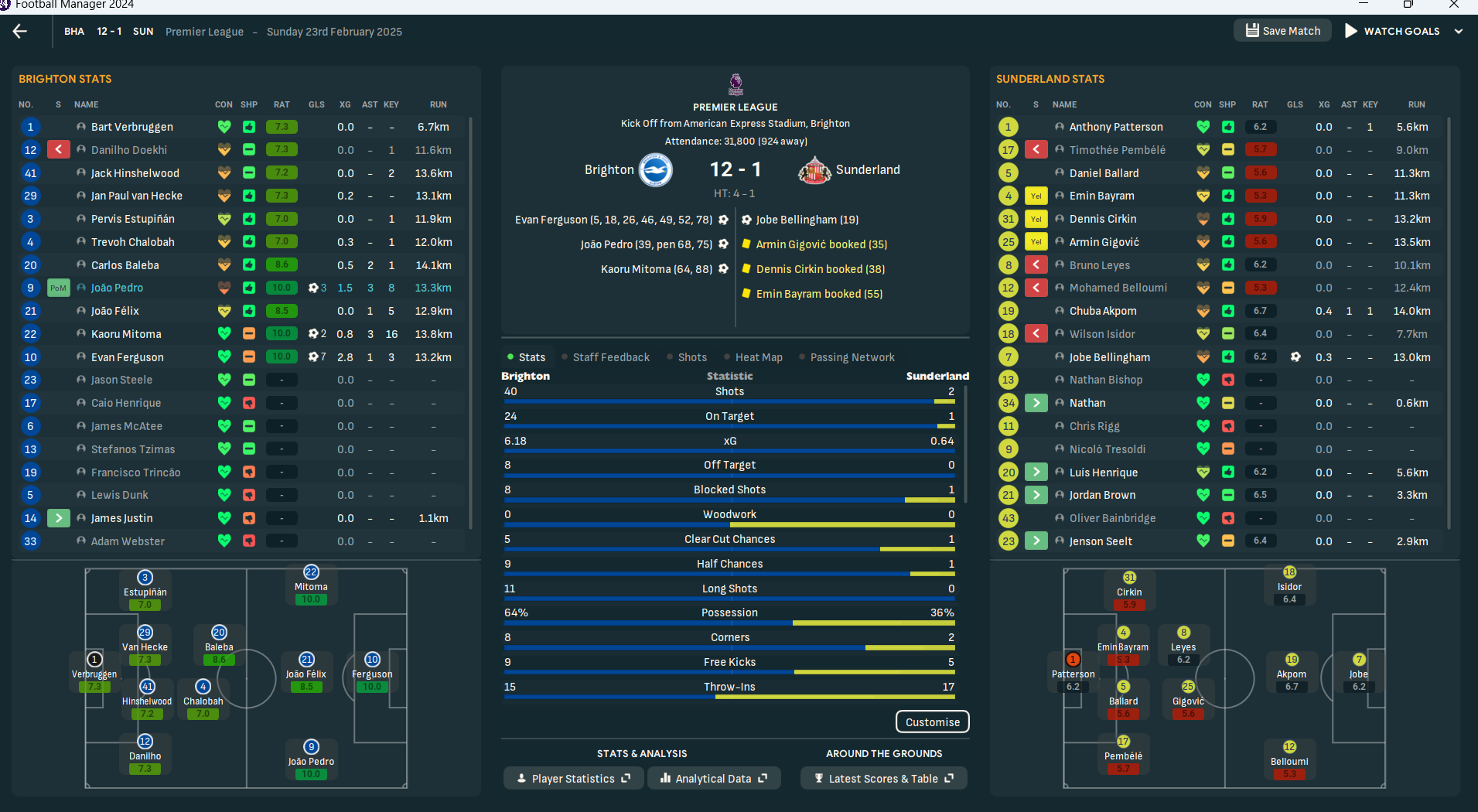This screenshot has height=812, width=1478.
Task: Click Anthony Patterson's player row
Action: click(x=1115, y=127)
